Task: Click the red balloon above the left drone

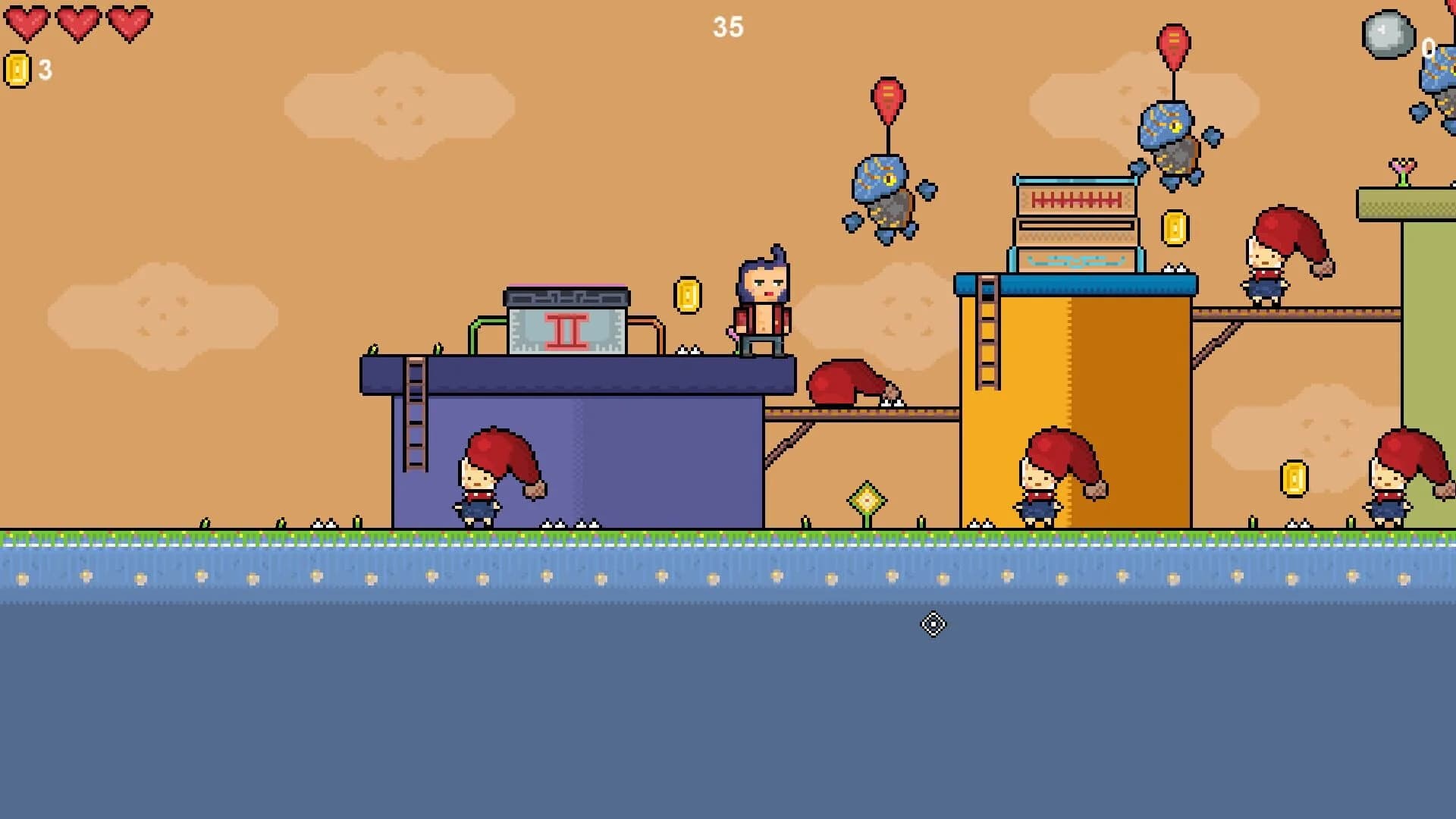Action: click(x=887, y=99)
